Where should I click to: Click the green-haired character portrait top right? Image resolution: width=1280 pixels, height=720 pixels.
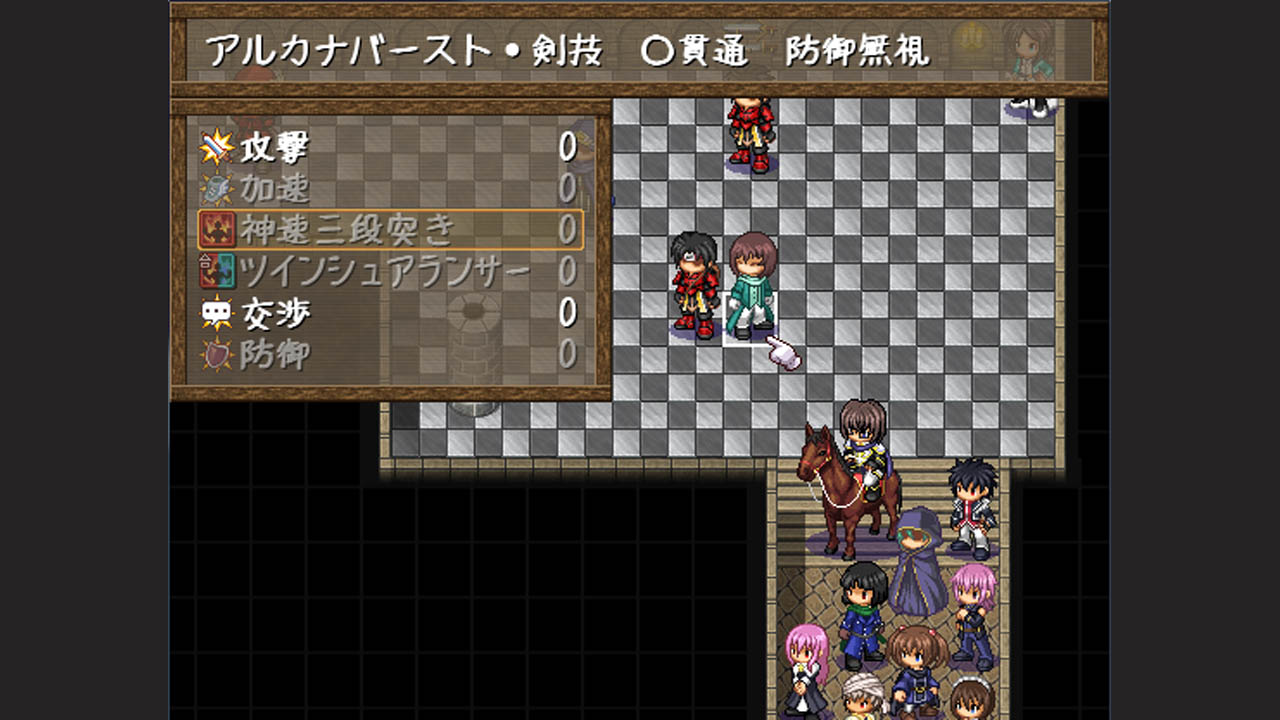tap(1030, 50)
